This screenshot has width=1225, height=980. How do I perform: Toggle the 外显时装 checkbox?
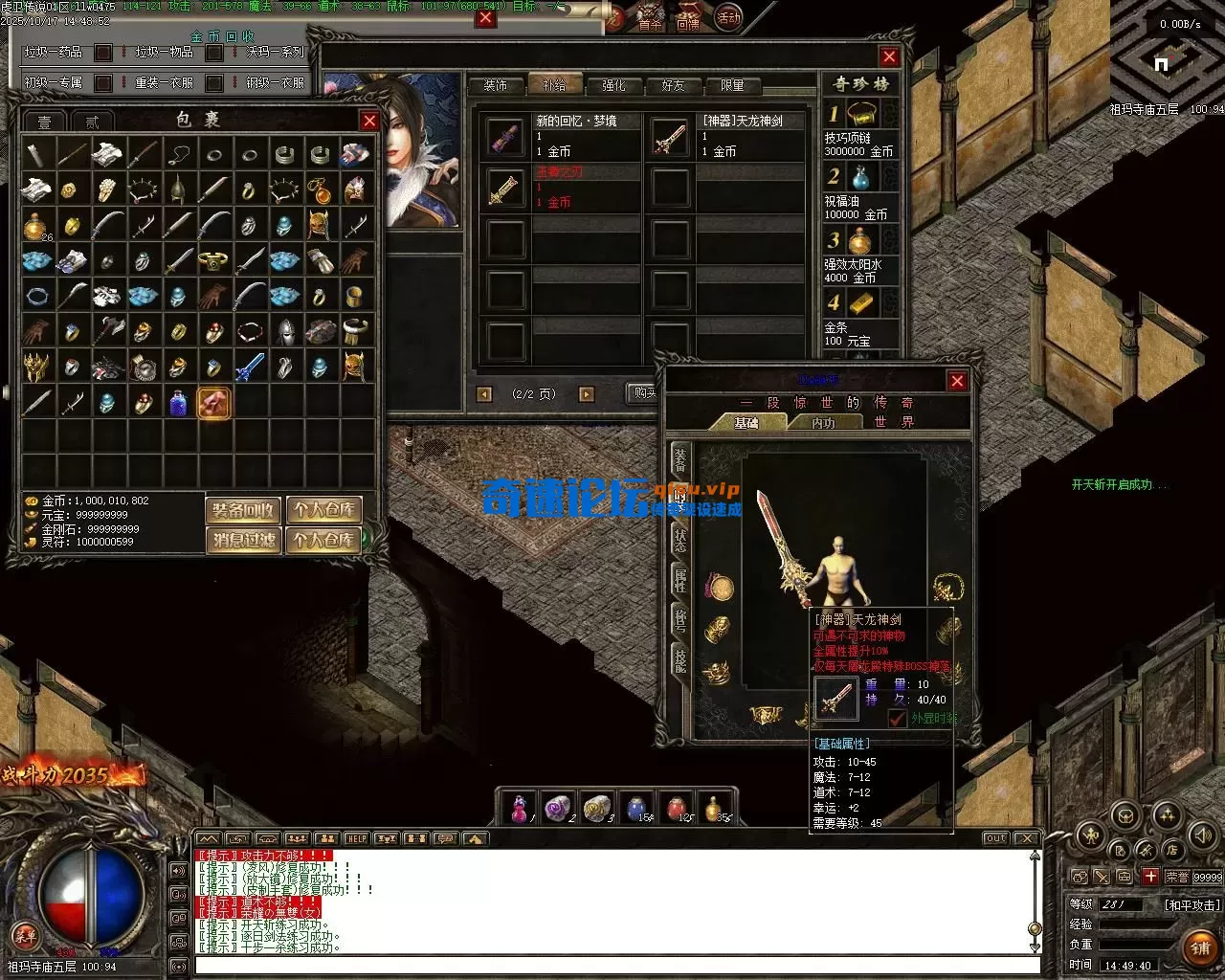pyautogui.click(x=898, y=717)
